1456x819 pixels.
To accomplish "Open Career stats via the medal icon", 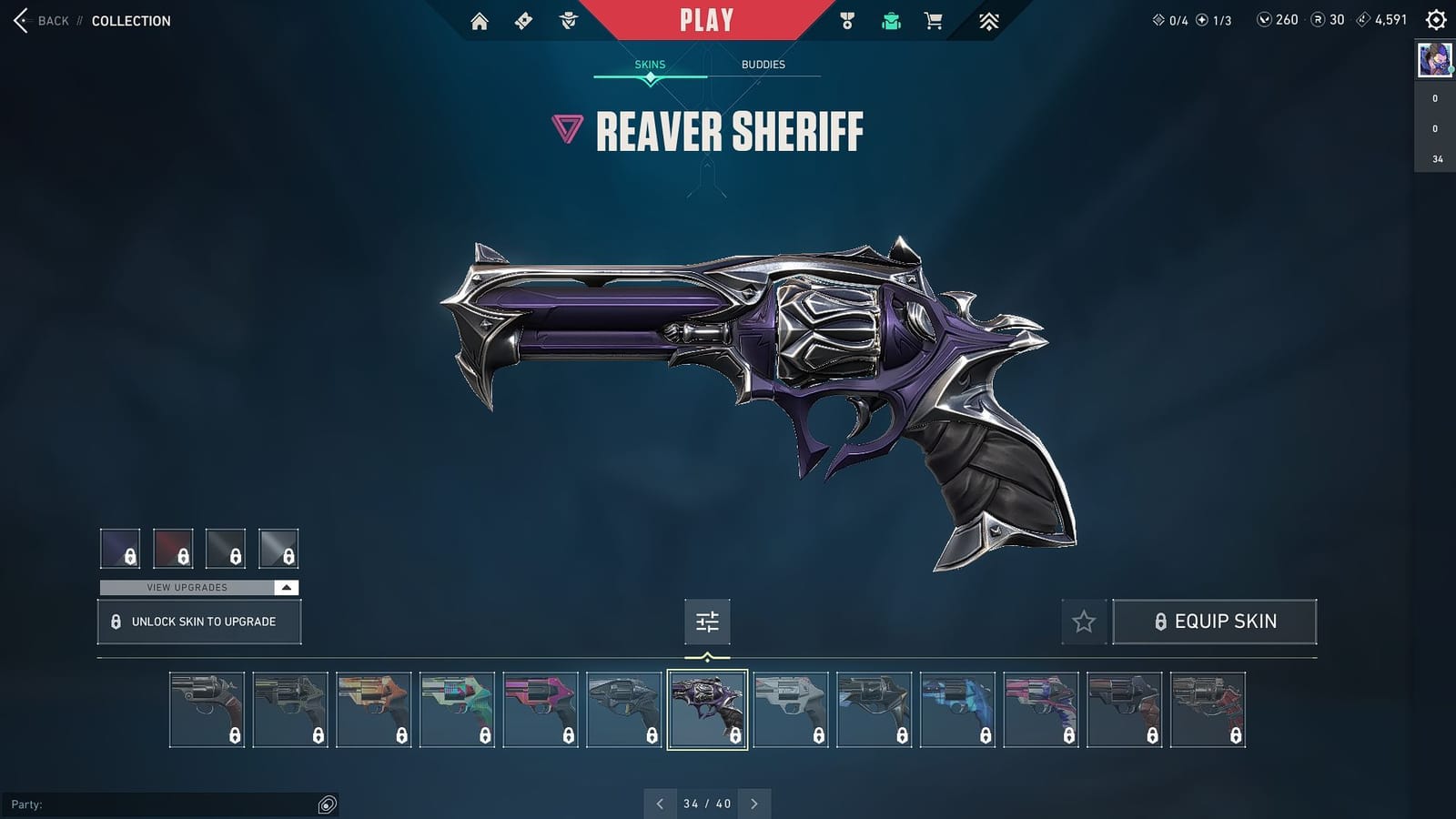I will click(847, 19).
